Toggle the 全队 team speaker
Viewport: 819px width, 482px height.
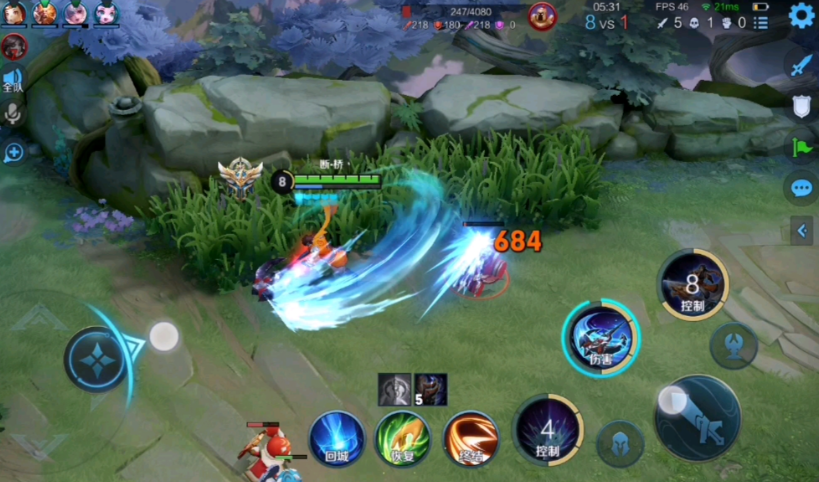click(13, 80)
